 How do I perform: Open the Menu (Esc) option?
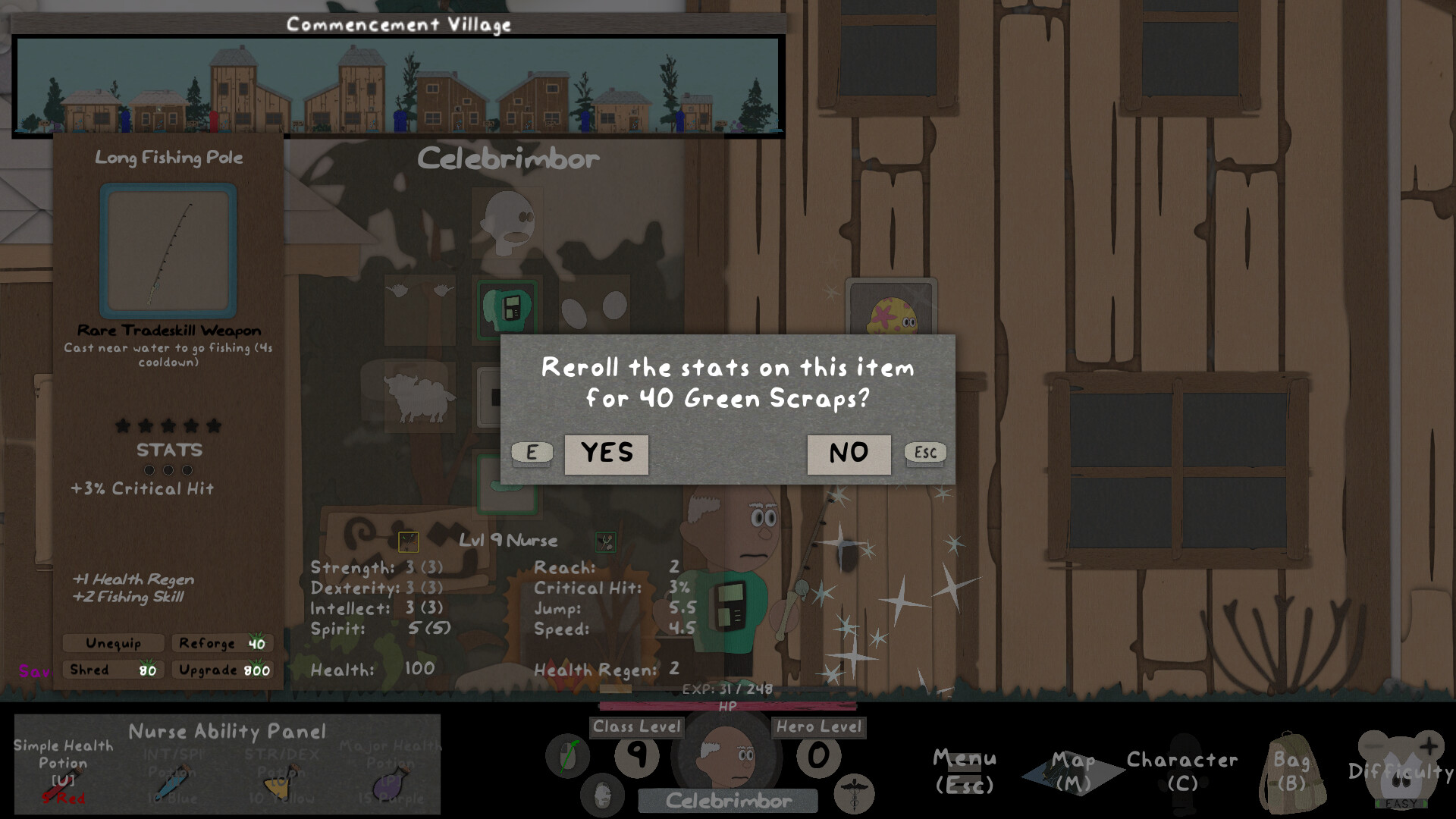pos(965,768)
